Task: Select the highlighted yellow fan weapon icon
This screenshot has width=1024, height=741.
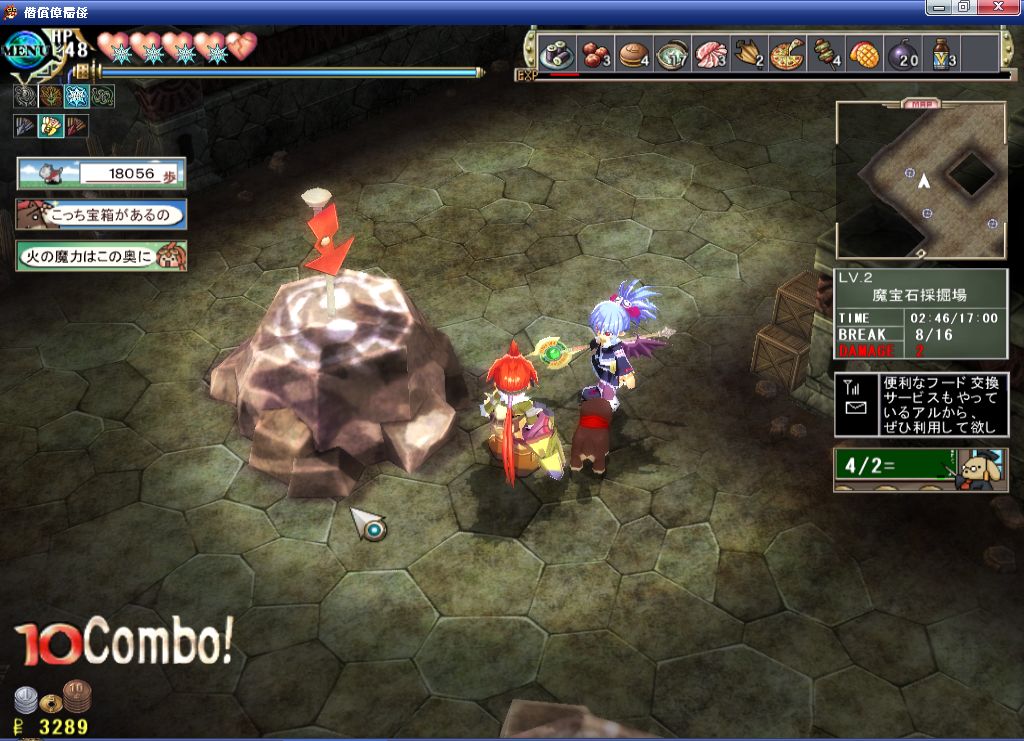Action: (x=50, y=126)
